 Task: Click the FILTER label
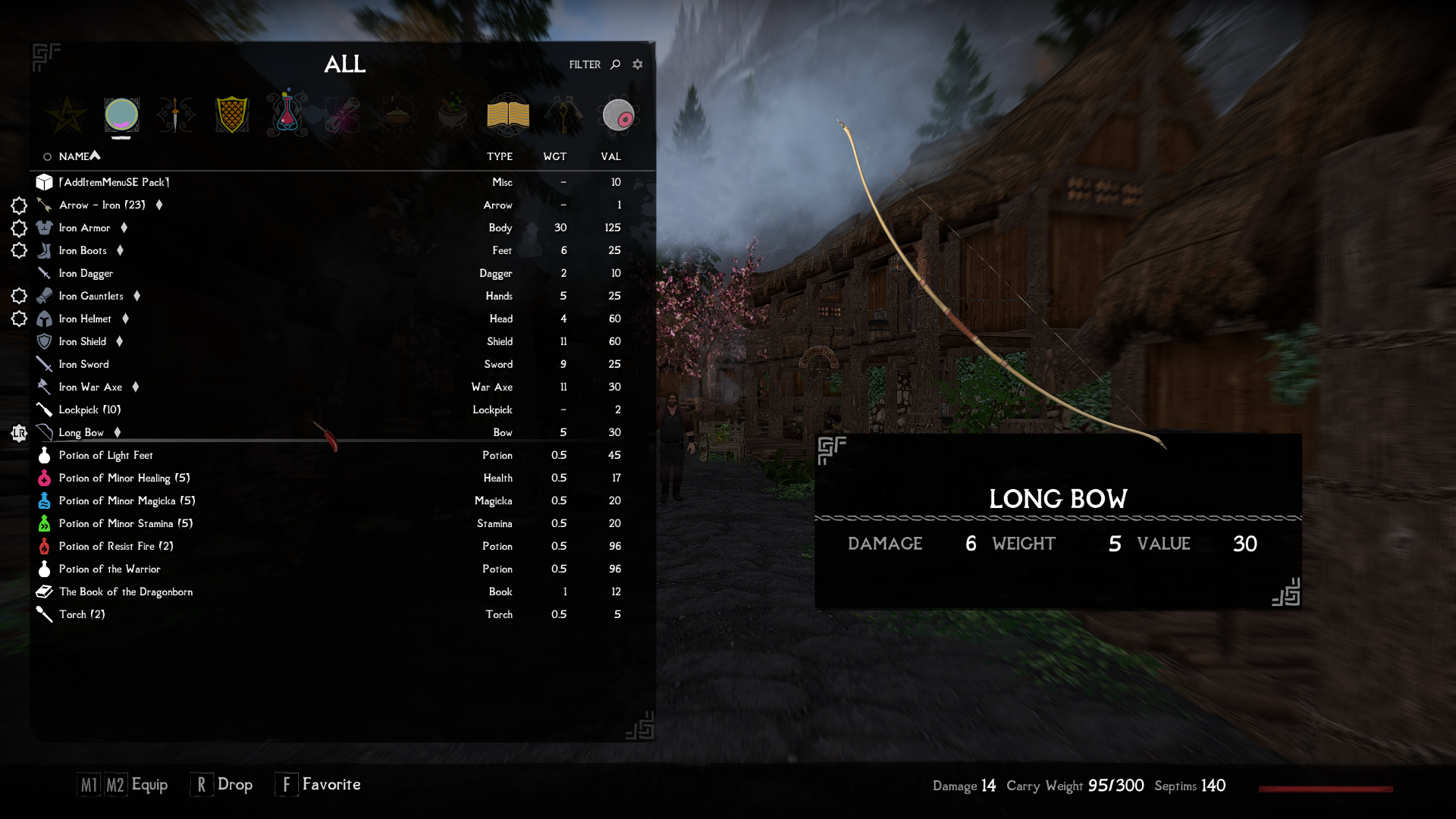tap(584, 64)
